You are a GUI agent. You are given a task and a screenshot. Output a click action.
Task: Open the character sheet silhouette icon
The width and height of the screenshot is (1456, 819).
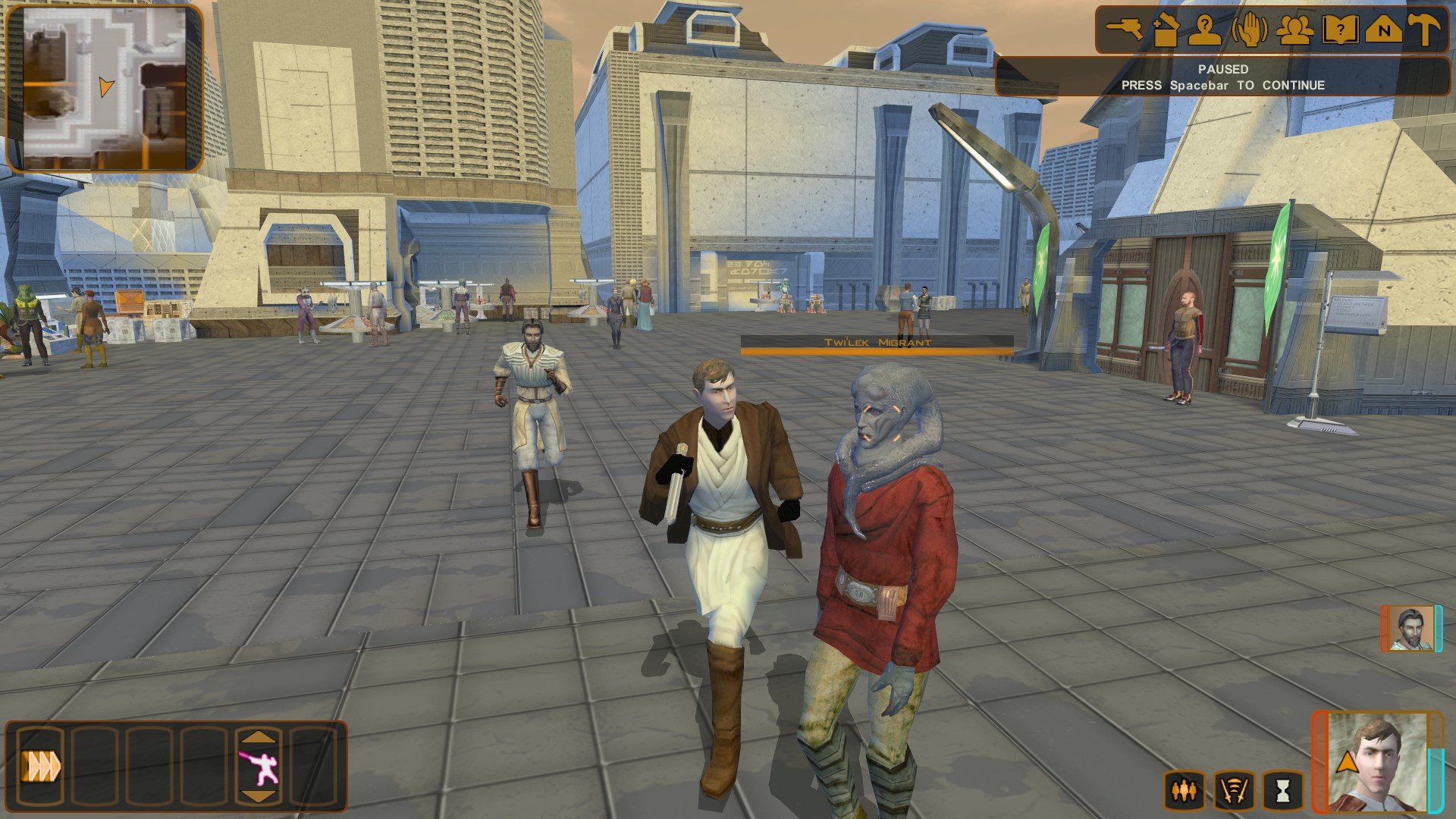[x=1204, y=30]
